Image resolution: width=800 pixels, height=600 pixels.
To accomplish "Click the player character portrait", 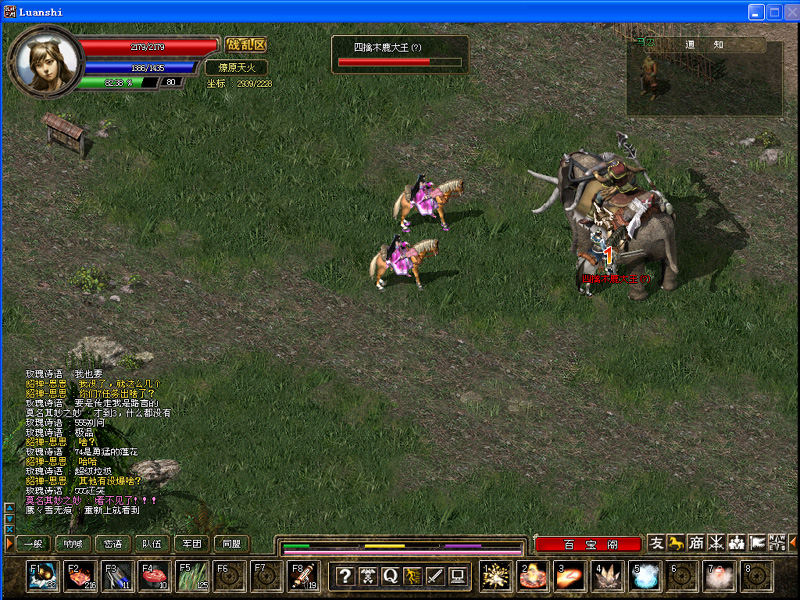I will (45, 60).
